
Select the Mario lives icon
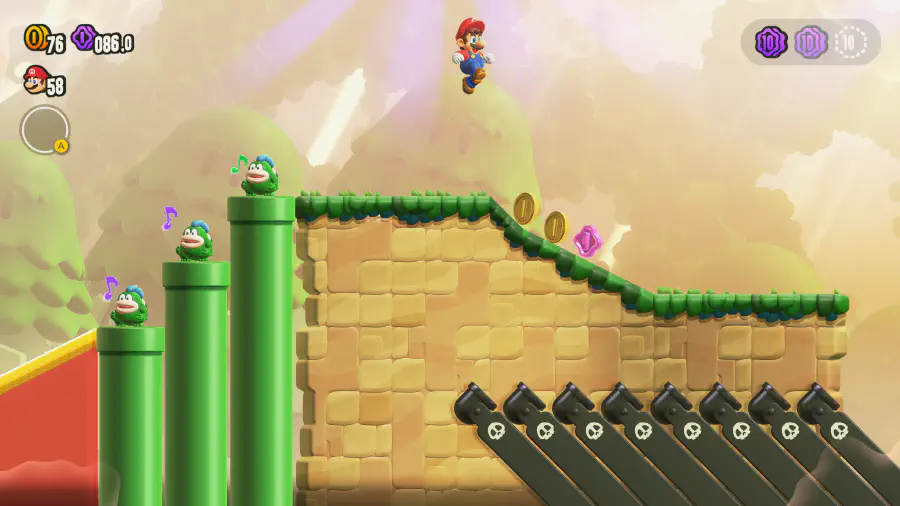35,79
